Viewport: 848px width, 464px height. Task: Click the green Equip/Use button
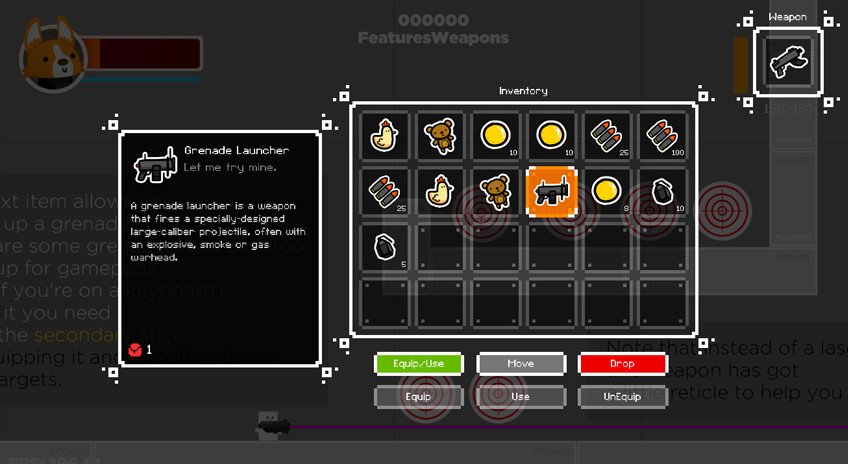pos(417,364)
